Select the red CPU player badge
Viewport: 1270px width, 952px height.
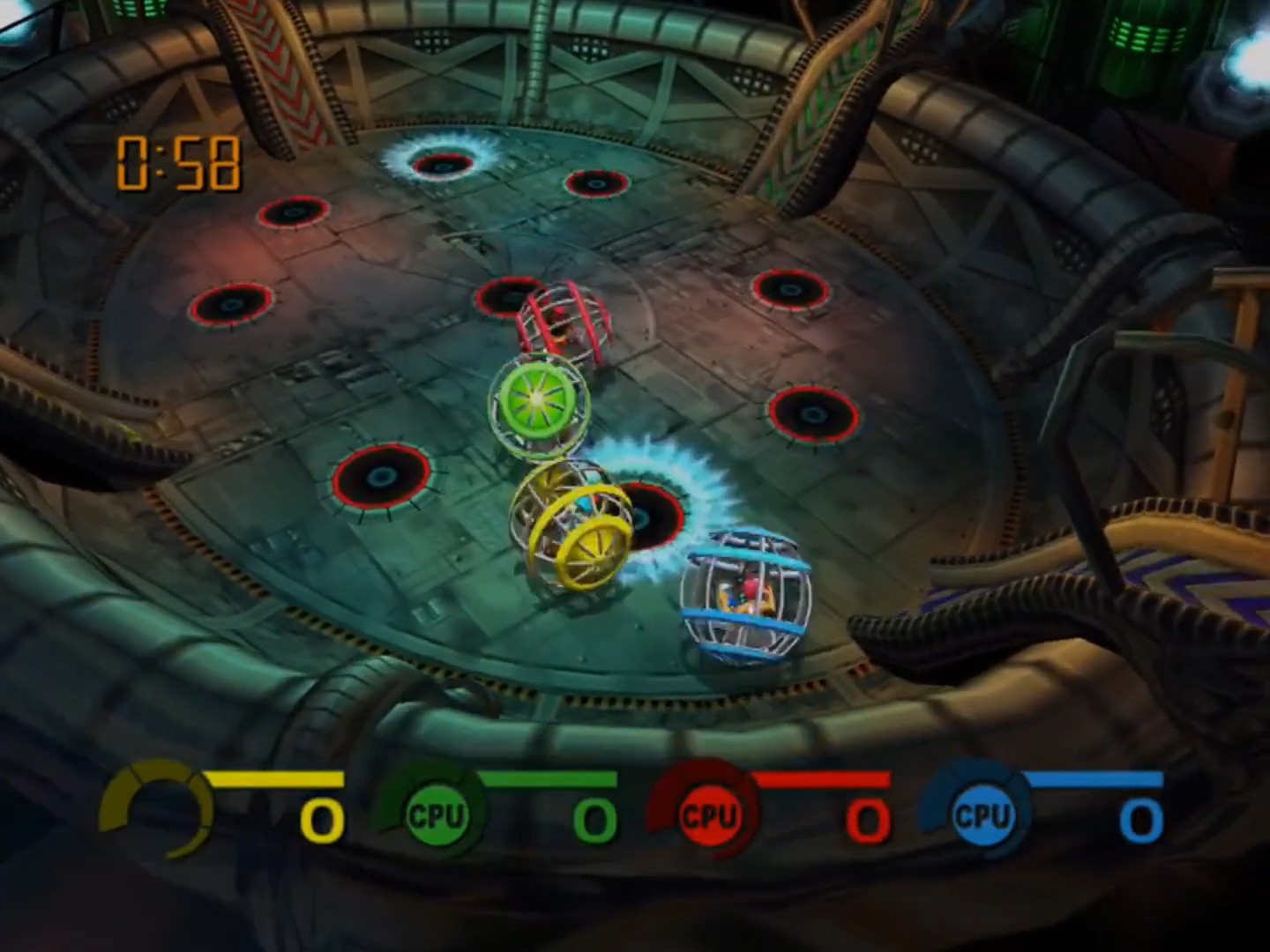[708, 814]
